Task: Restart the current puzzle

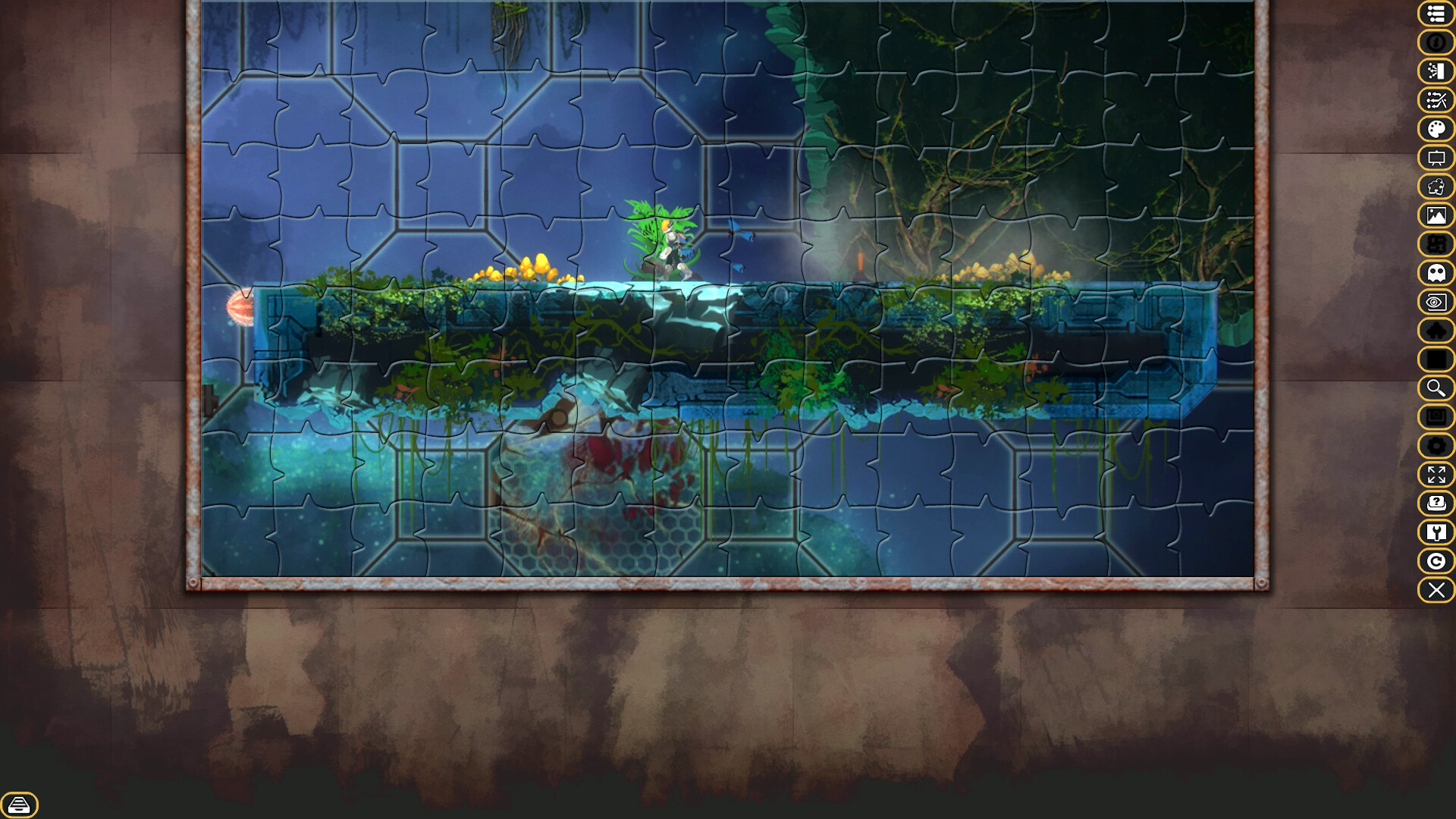Action: (1436, 562)
